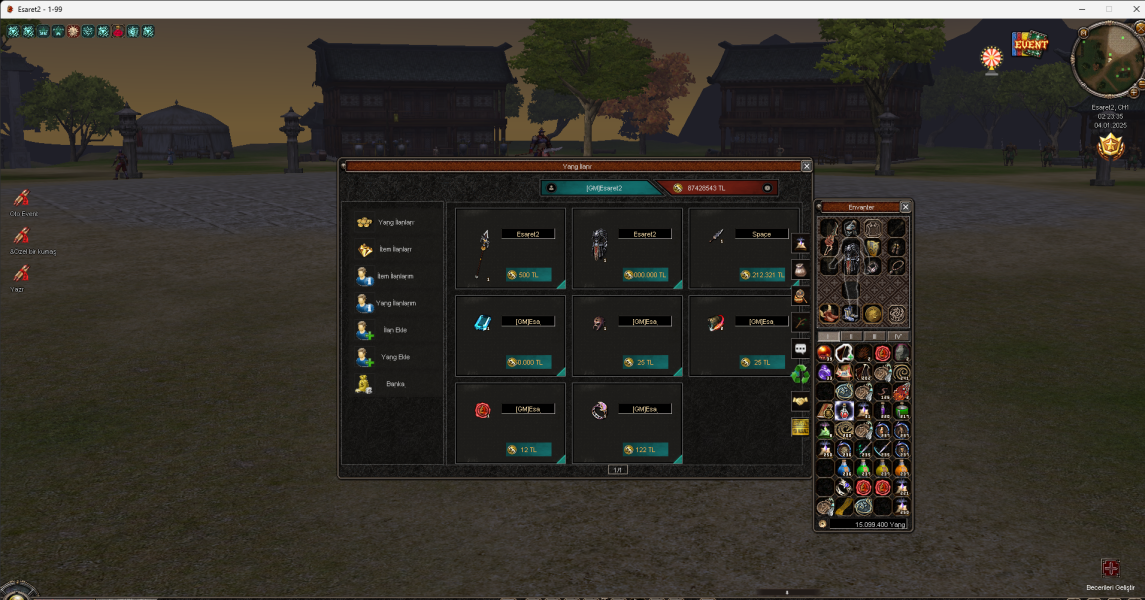This screenshot has height=600, width=1145.
Task: Close the Yang İlanı window
Action: [807, 166]
